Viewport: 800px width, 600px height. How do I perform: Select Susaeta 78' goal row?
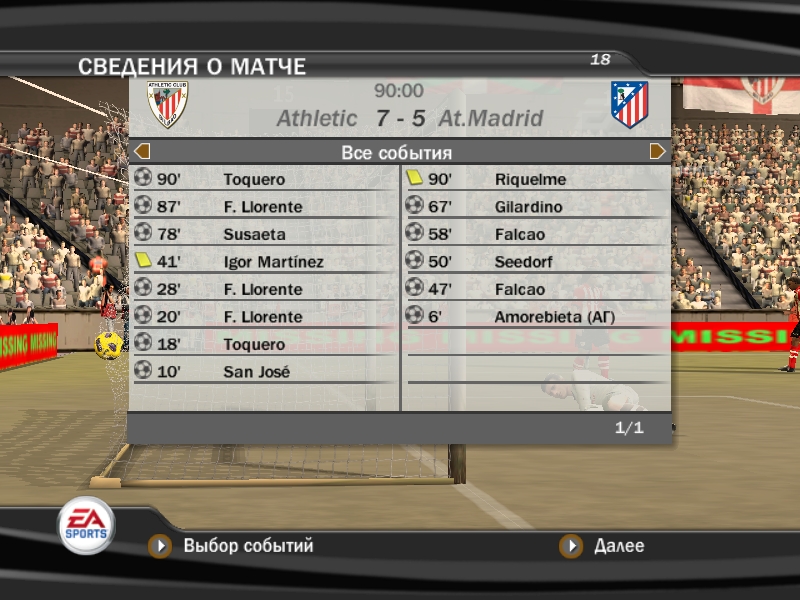point(265,235)
